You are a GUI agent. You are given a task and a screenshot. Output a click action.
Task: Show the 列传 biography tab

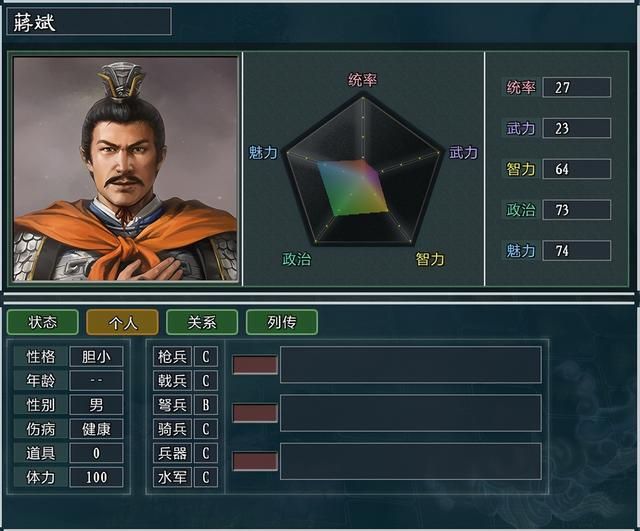pyautogui.click(x=282, y=322)
